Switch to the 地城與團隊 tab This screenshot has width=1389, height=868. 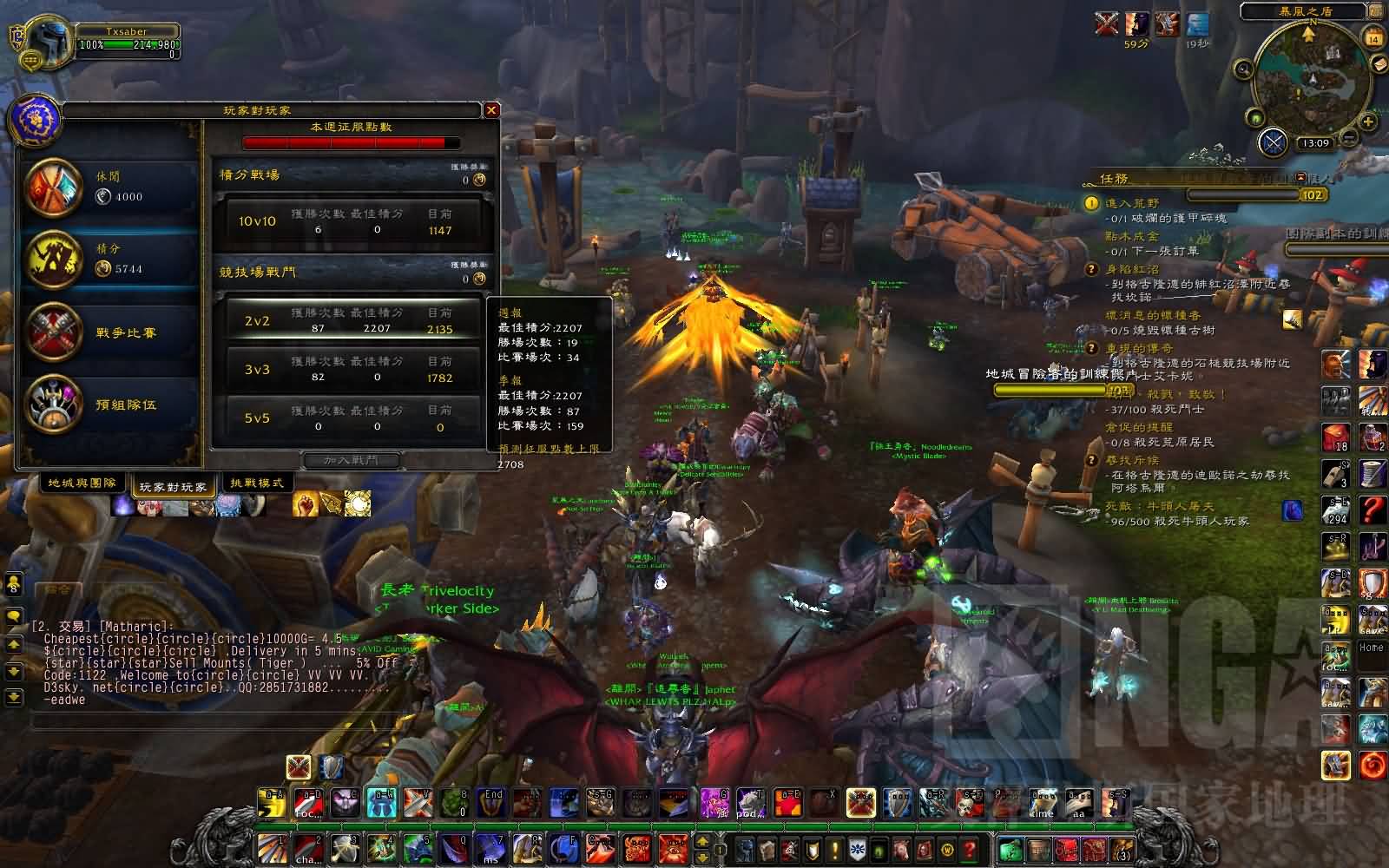[x=82, y=483]
